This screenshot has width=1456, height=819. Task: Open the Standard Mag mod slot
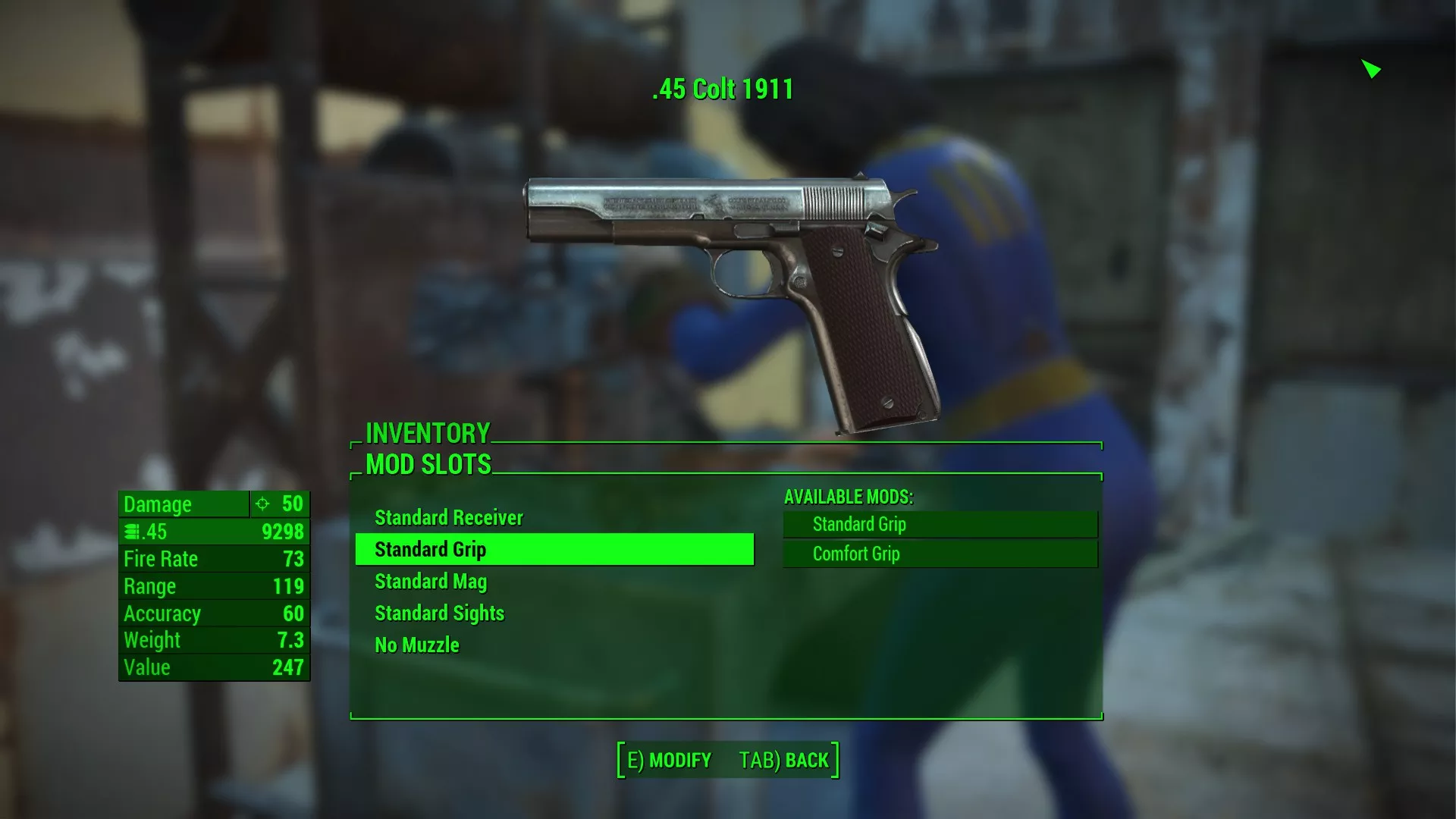431,582
